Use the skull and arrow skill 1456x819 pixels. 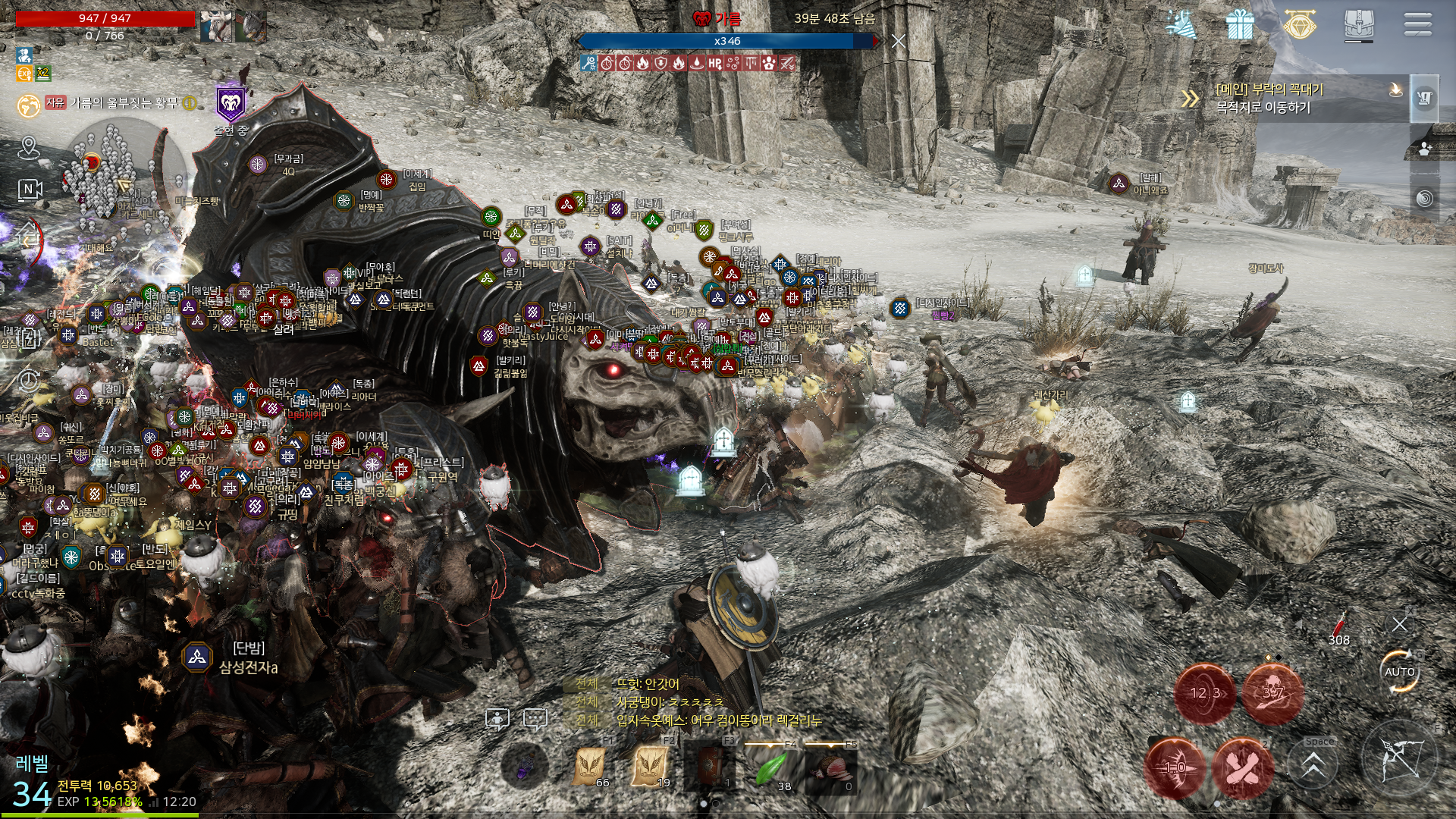pyautogui.click(x=1272, y=693)
